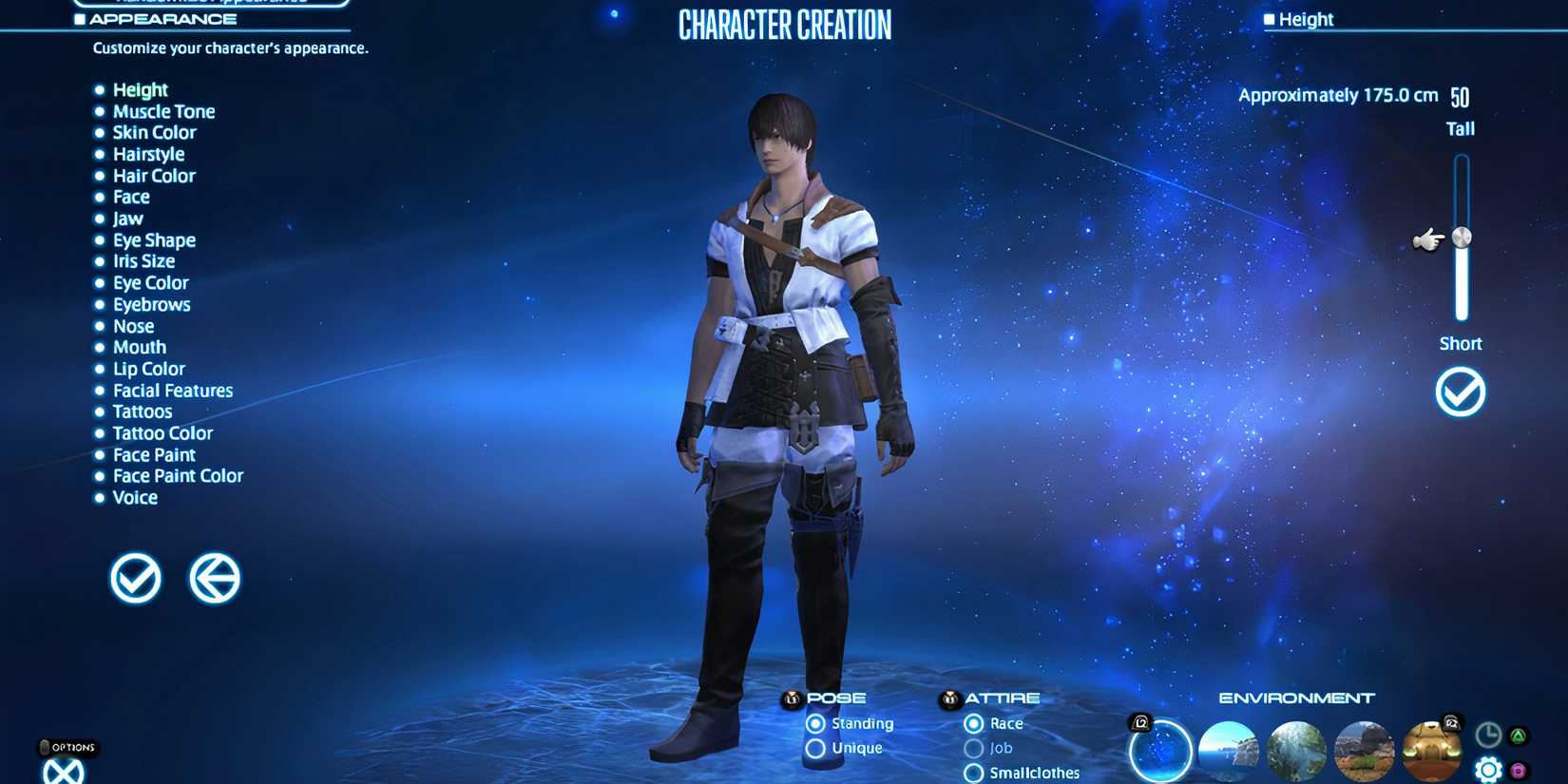Screen dimensions: 1568x784
Task: Click the L1 button icon beside POSE
Action: [792, 698]
